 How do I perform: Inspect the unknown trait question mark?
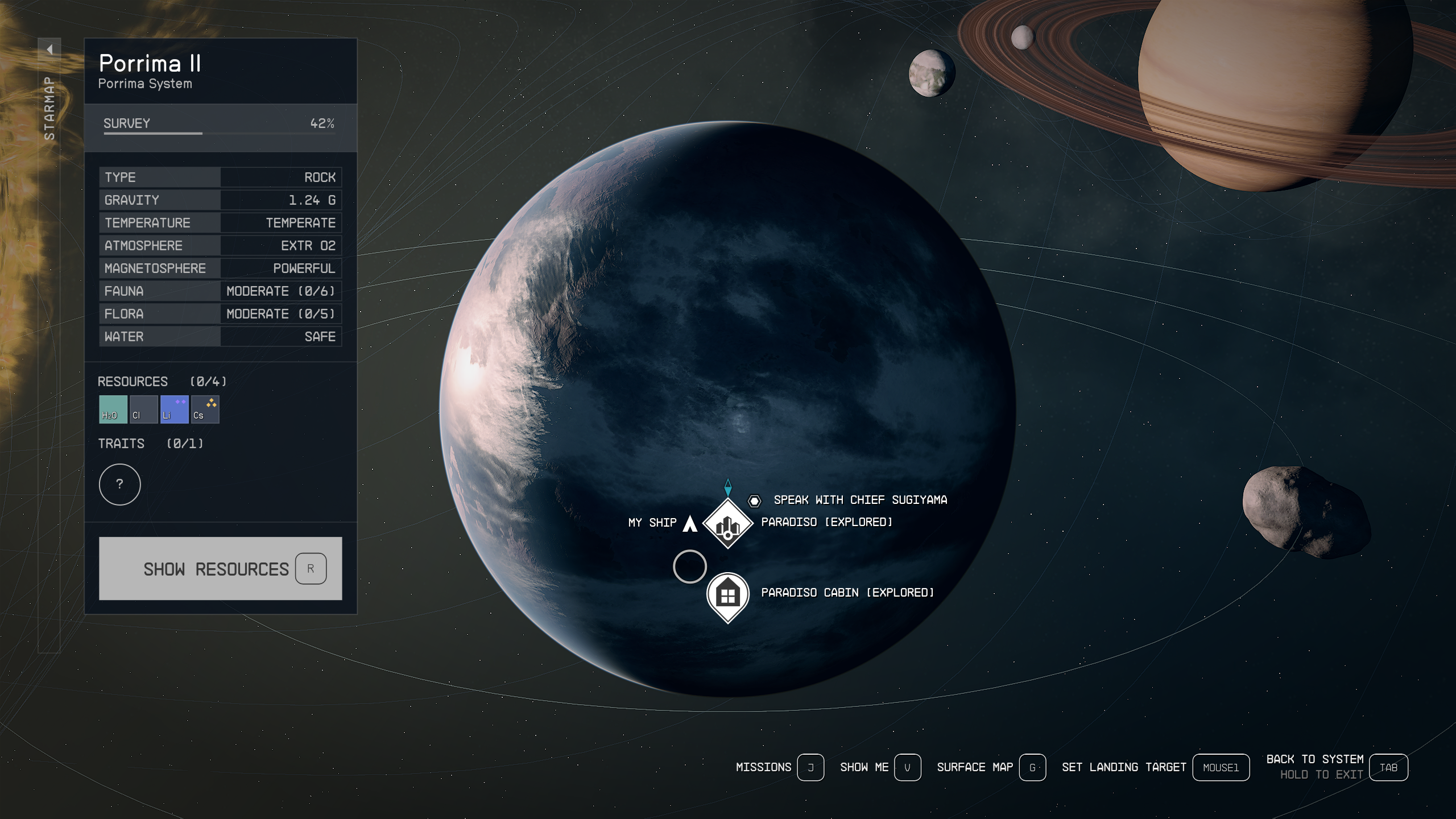119,484
